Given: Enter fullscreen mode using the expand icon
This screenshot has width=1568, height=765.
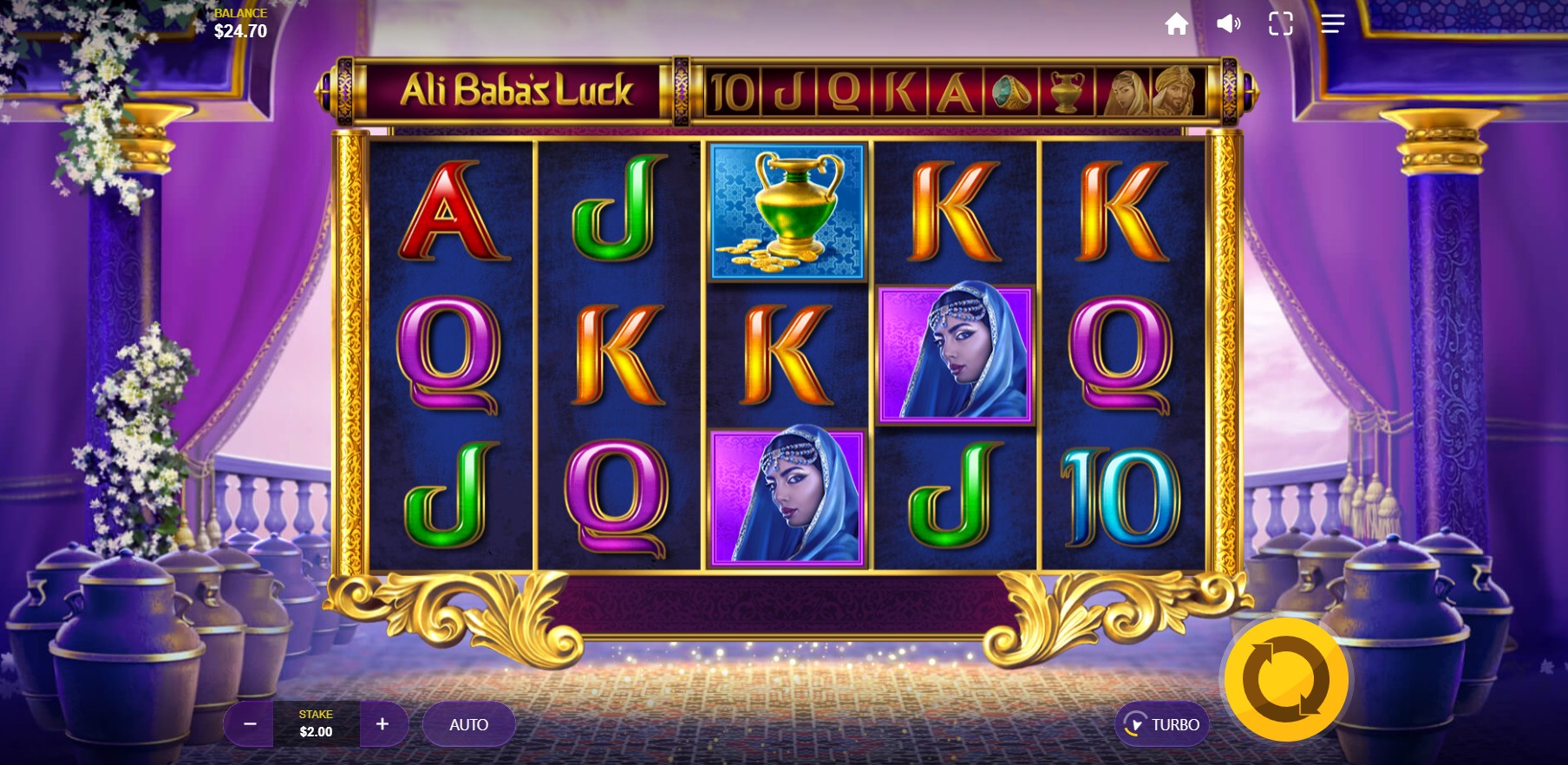Looking at the screenshot, I should coord(1280,23).
